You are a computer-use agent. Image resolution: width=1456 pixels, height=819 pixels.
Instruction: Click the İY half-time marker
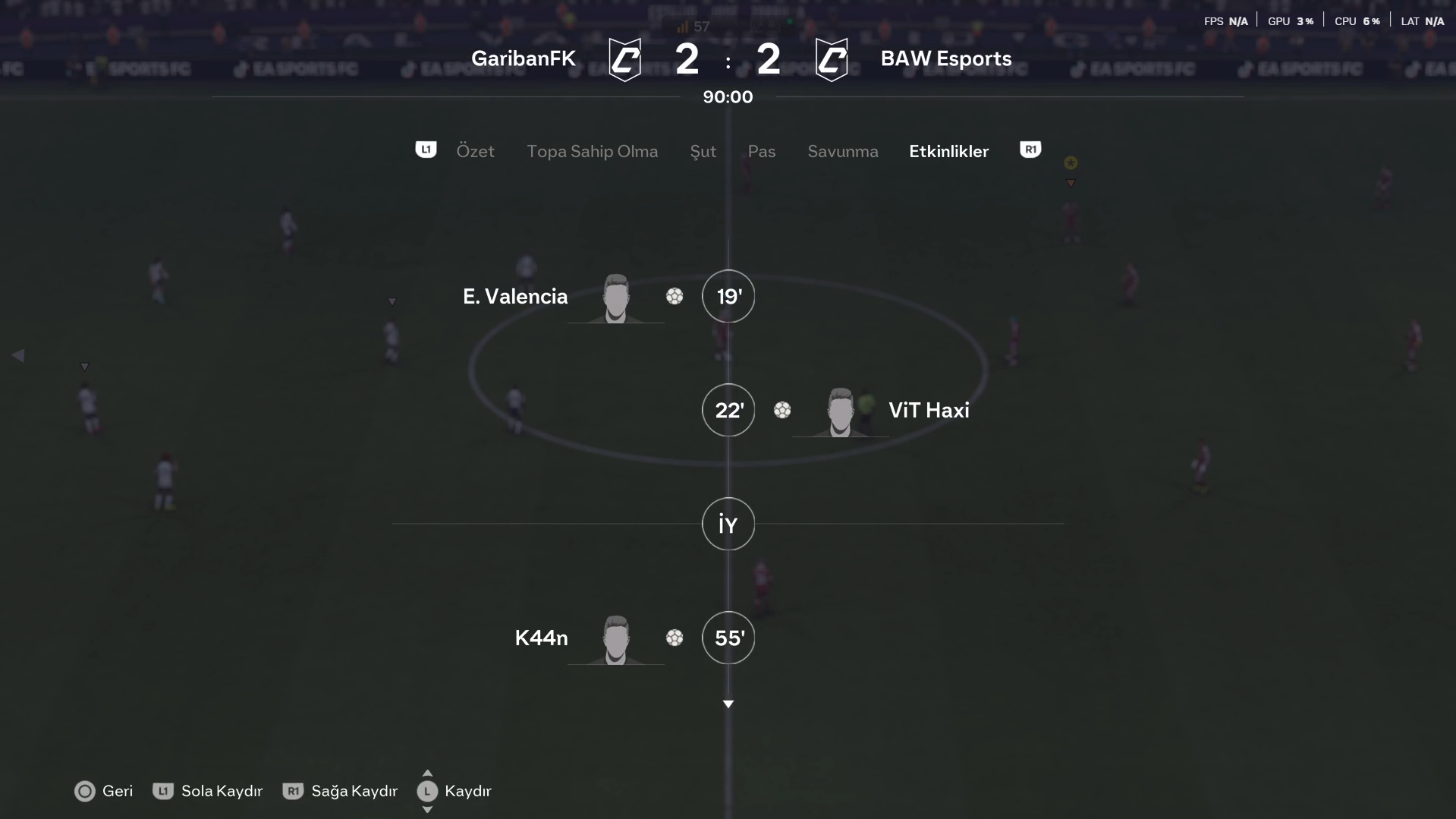click(728, 524)
